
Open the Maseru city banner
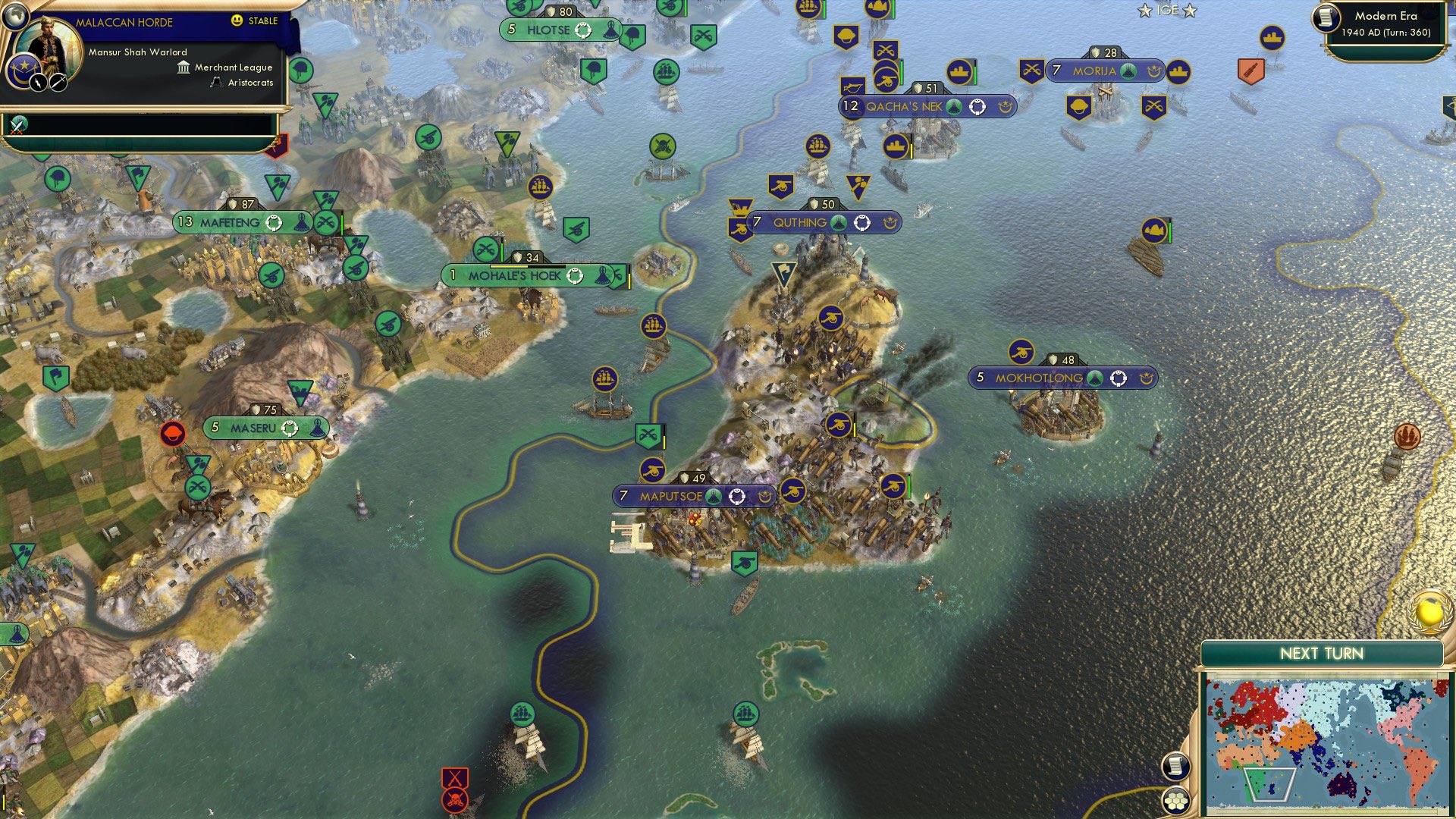click(x=265, y=428)
